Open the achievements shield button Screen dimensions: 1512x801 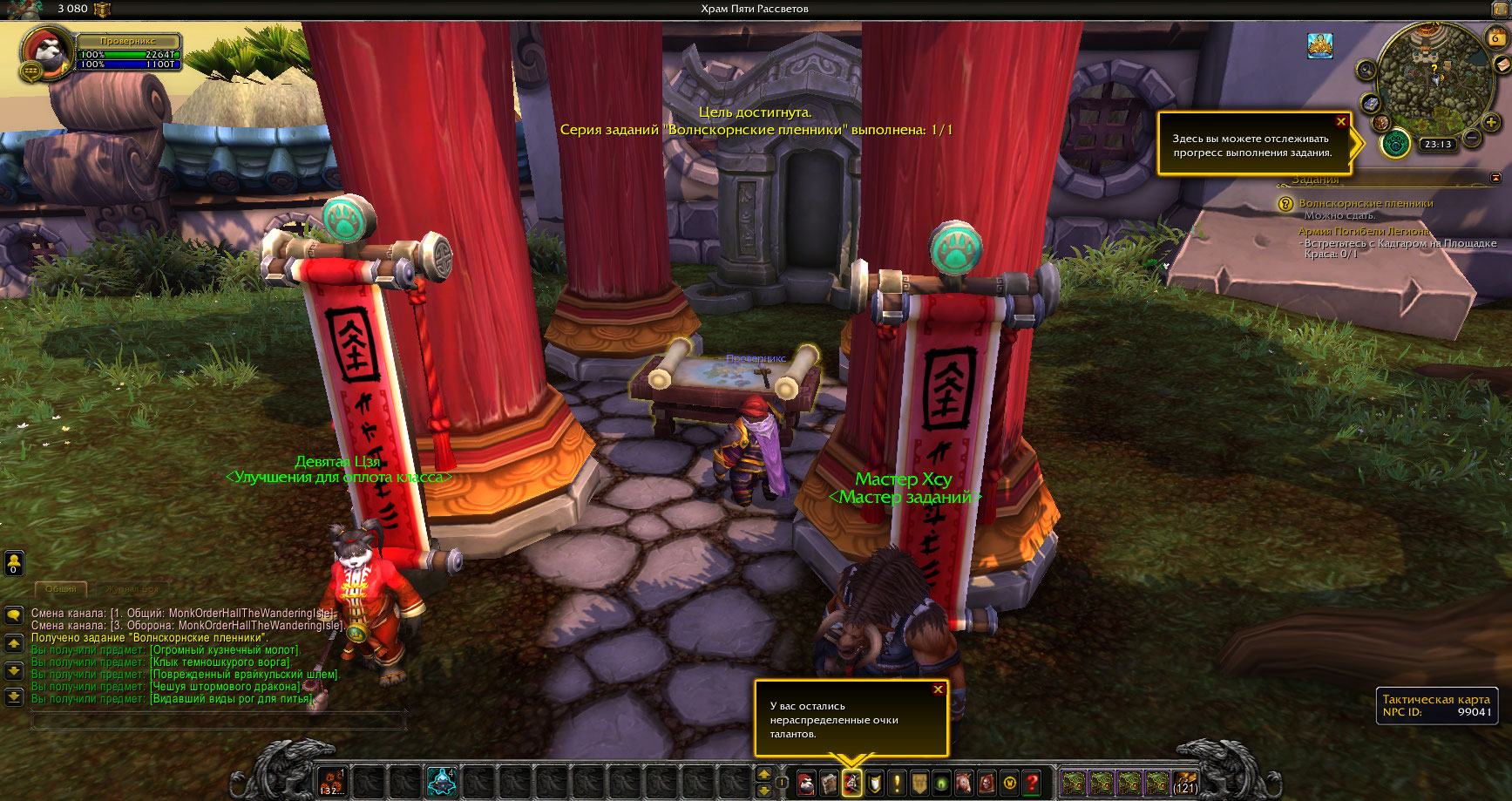[874, 783]
